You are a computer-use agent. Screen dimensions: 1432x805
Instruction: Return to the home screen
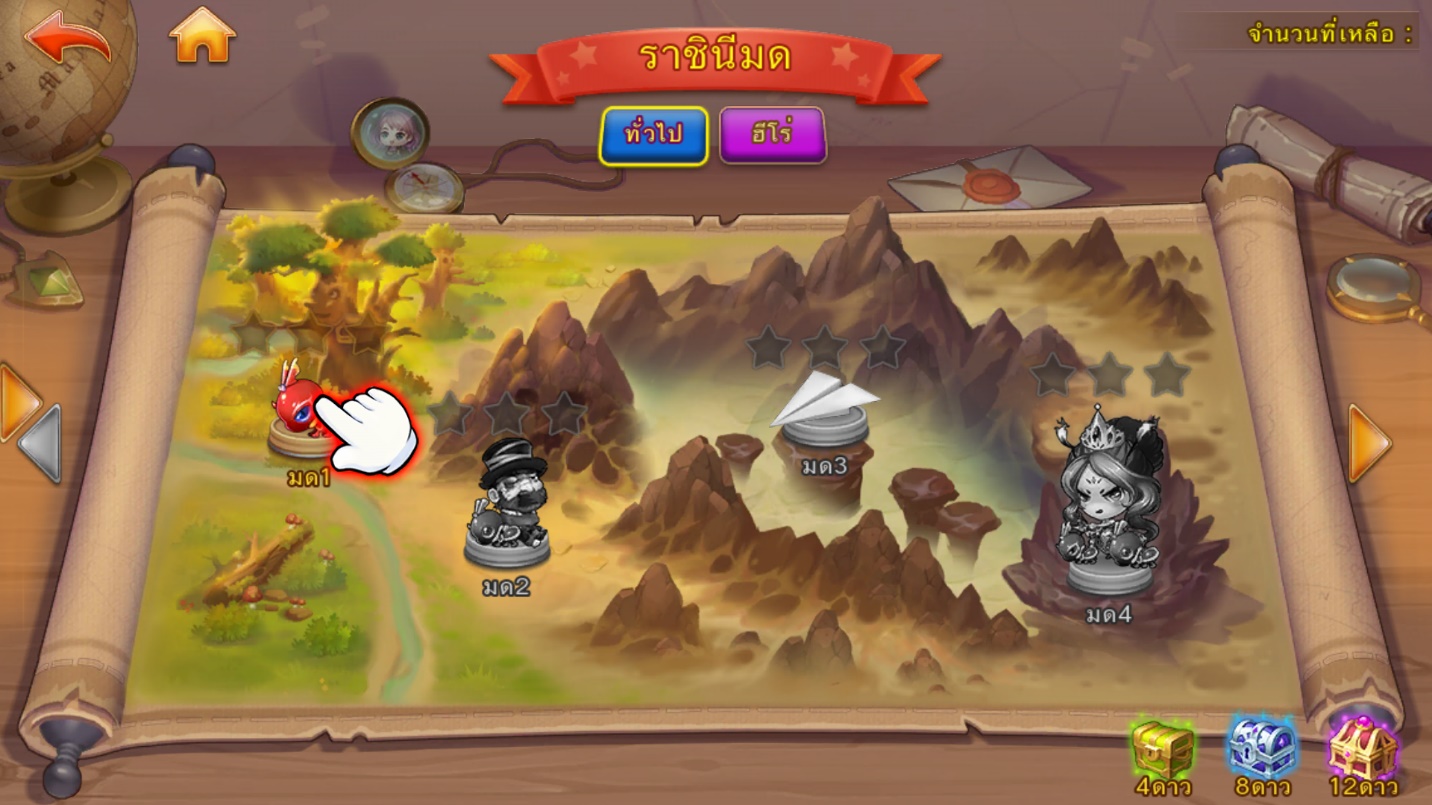(202, 36)
